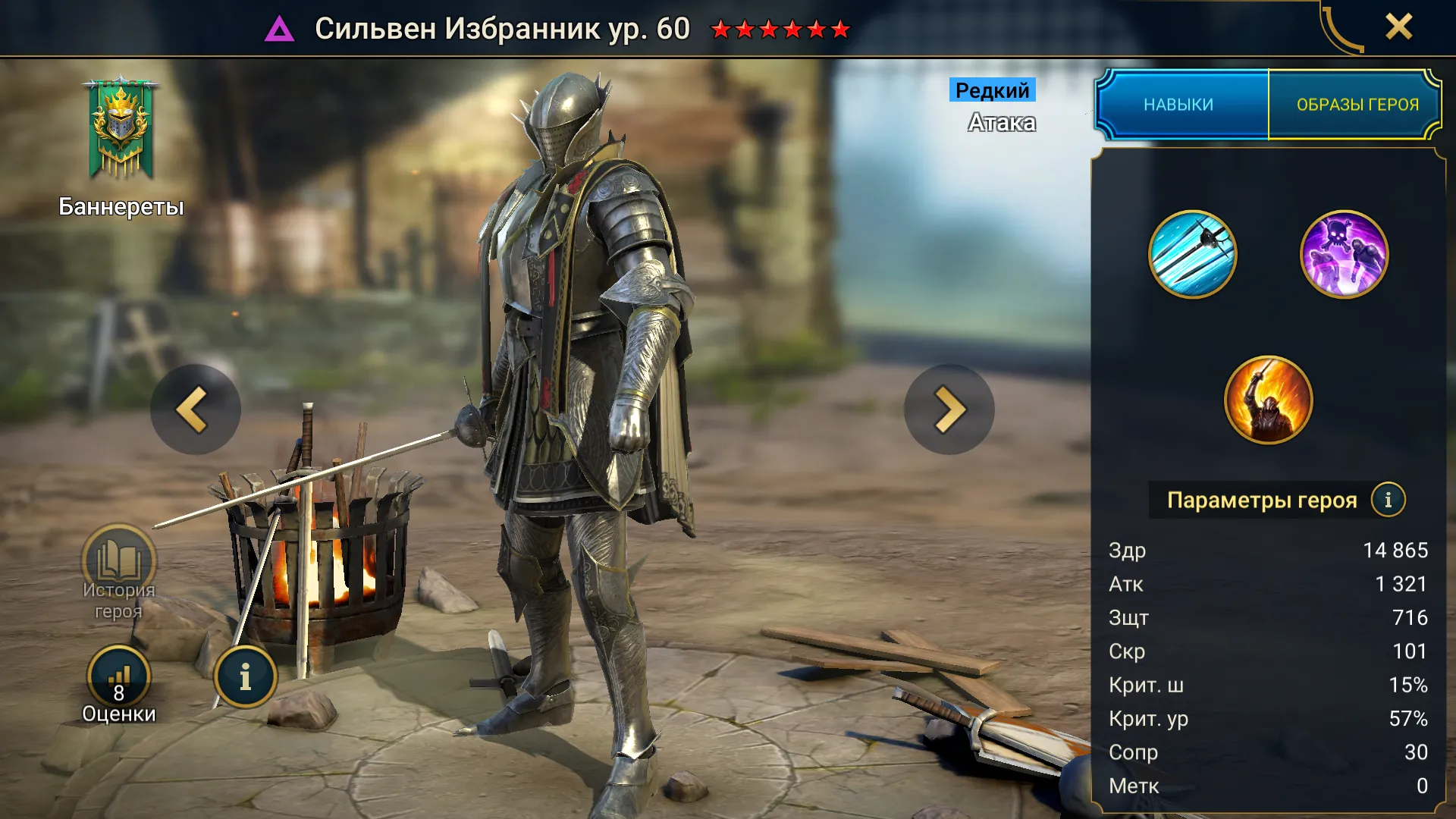Select the purple skull skill icon
Viewport: 1456px width, 819px height.
coord(1344,255)
